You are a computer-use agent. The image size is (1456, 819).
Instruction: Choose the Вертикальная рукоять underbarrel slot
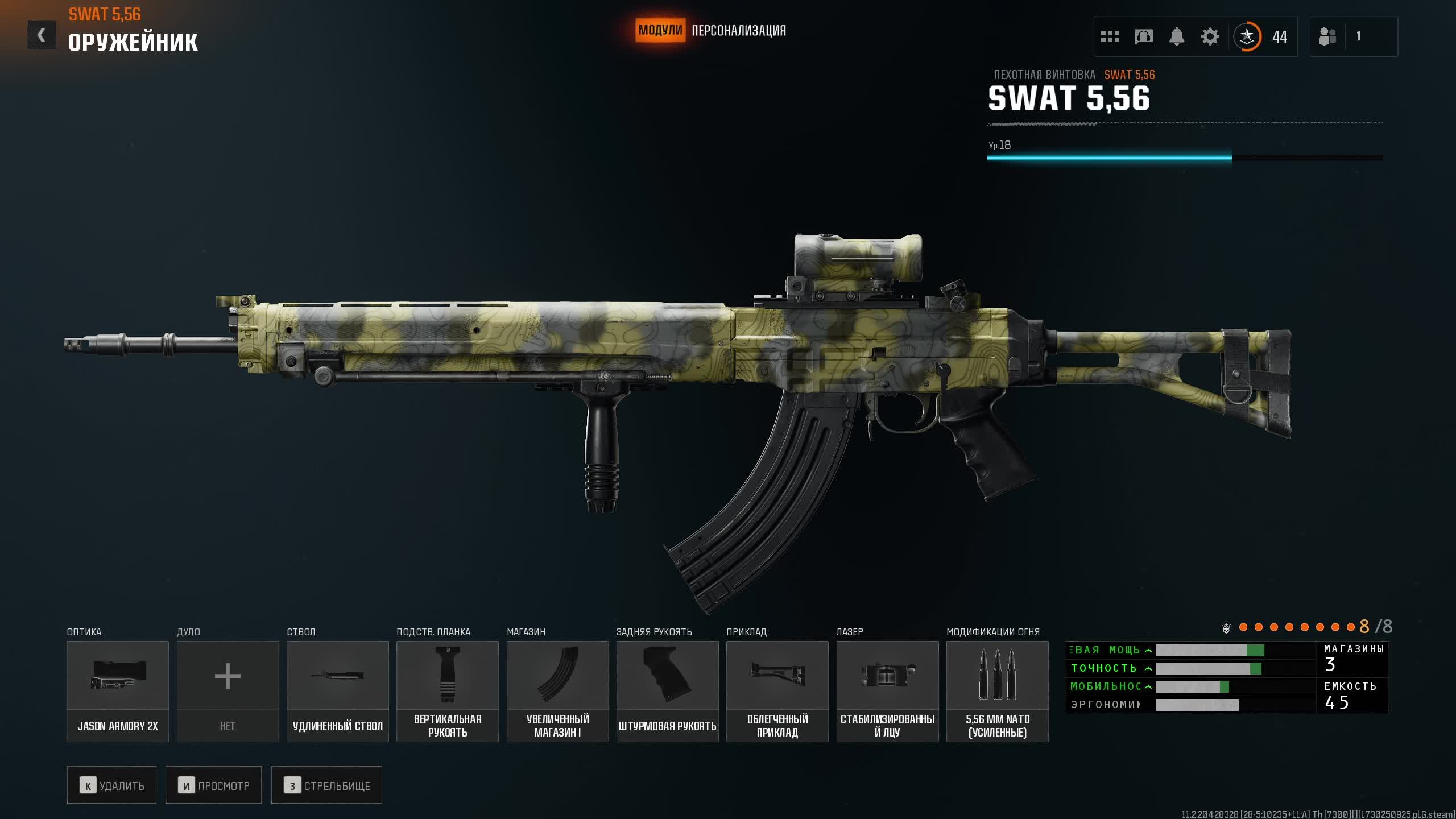pyautogui.click(x=448, y=691)
